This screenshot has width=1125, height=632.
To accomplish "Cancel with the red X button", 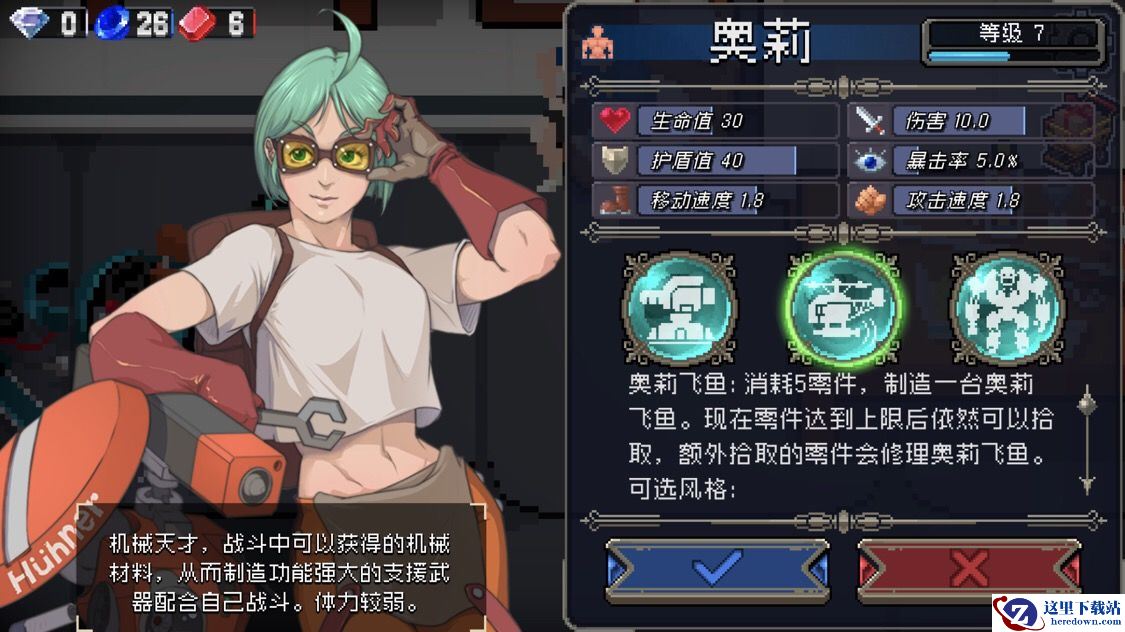I will click(968, 570).
